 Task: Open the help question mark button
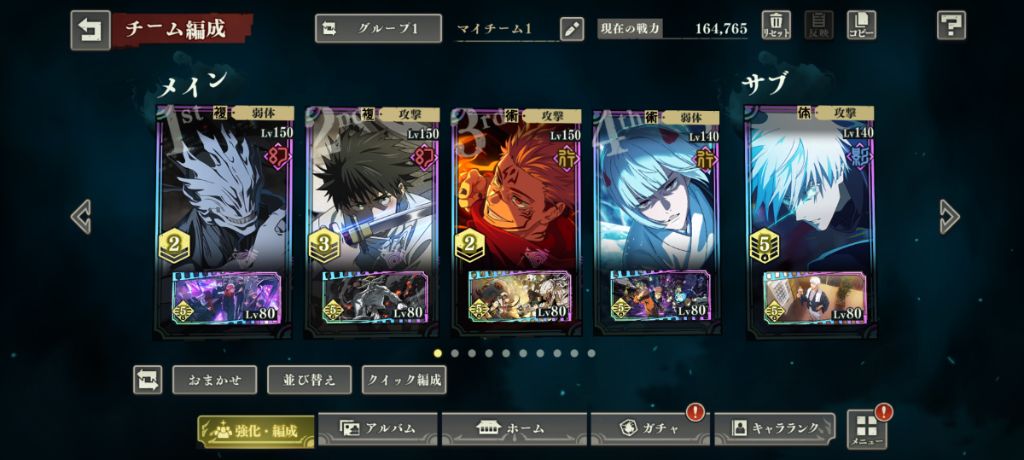pyautogui.click(x=950, y=26)
